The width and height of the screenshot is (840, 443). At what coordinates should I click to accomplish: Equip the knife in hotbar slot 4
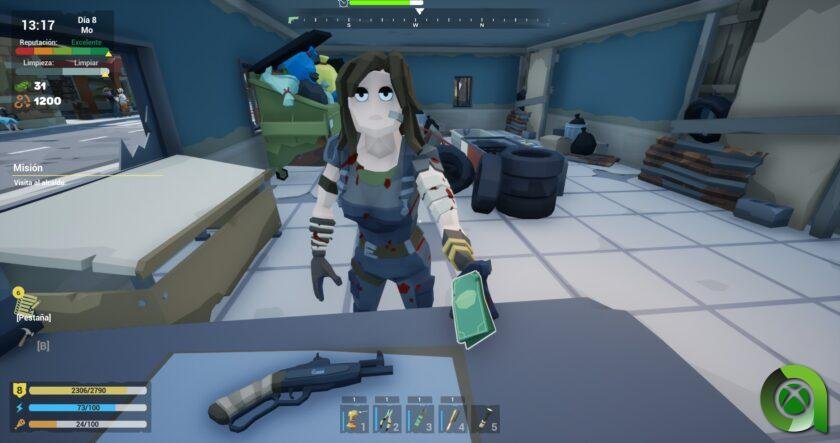pyautogui.click(x=452, y=419)
